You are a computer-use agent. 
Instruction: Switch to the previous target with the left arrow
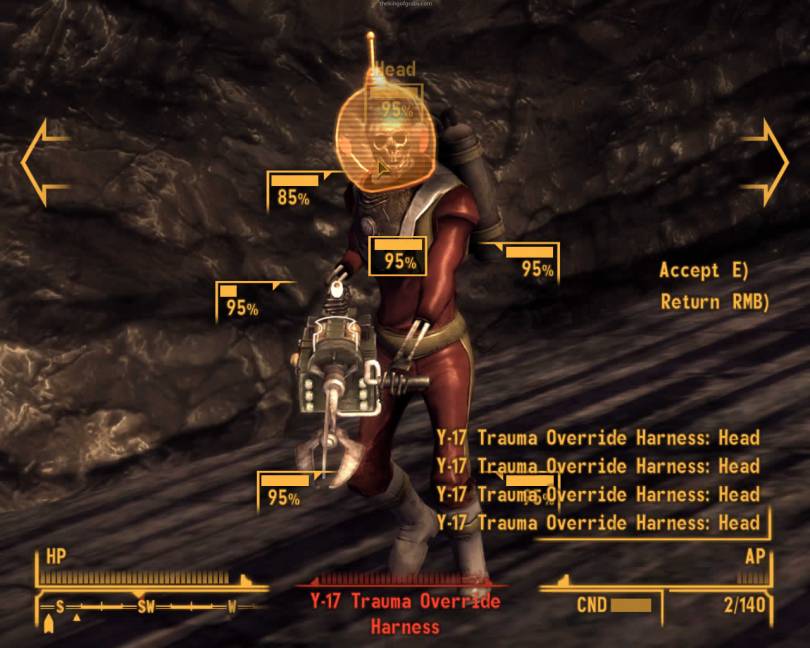coord(45,162)
